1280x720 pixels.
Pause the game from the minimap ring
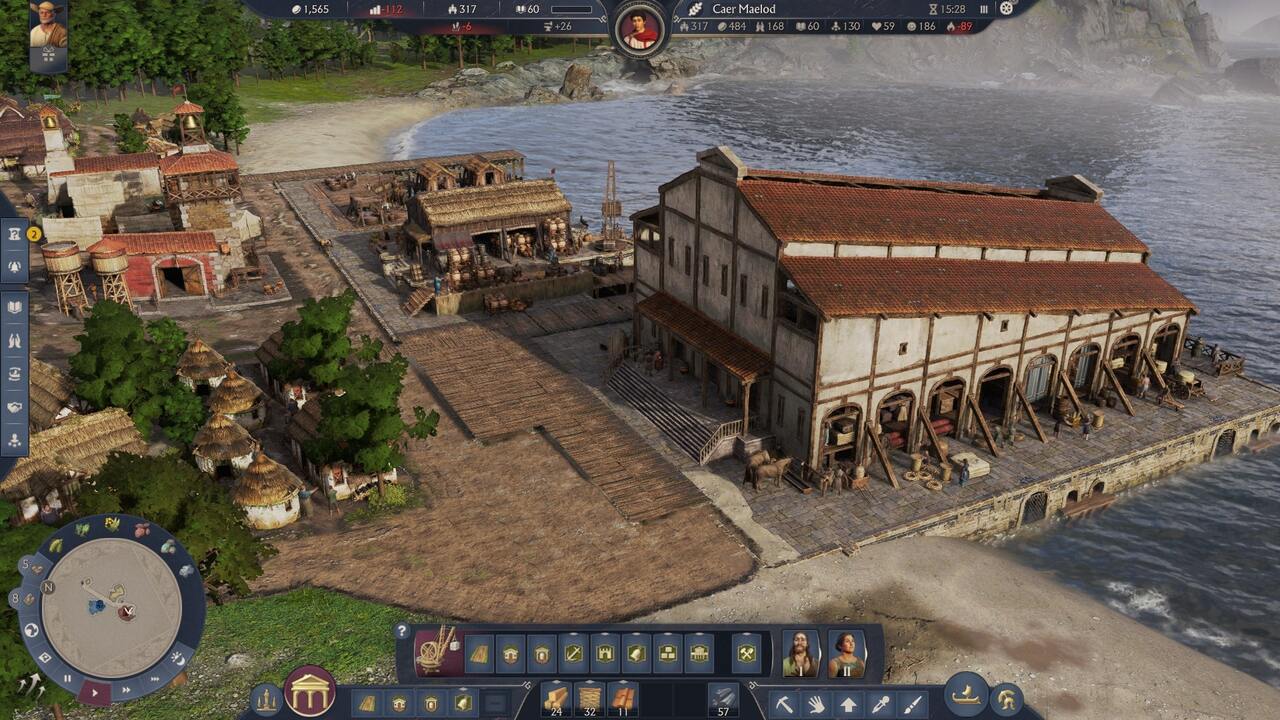tap(68, 677)
